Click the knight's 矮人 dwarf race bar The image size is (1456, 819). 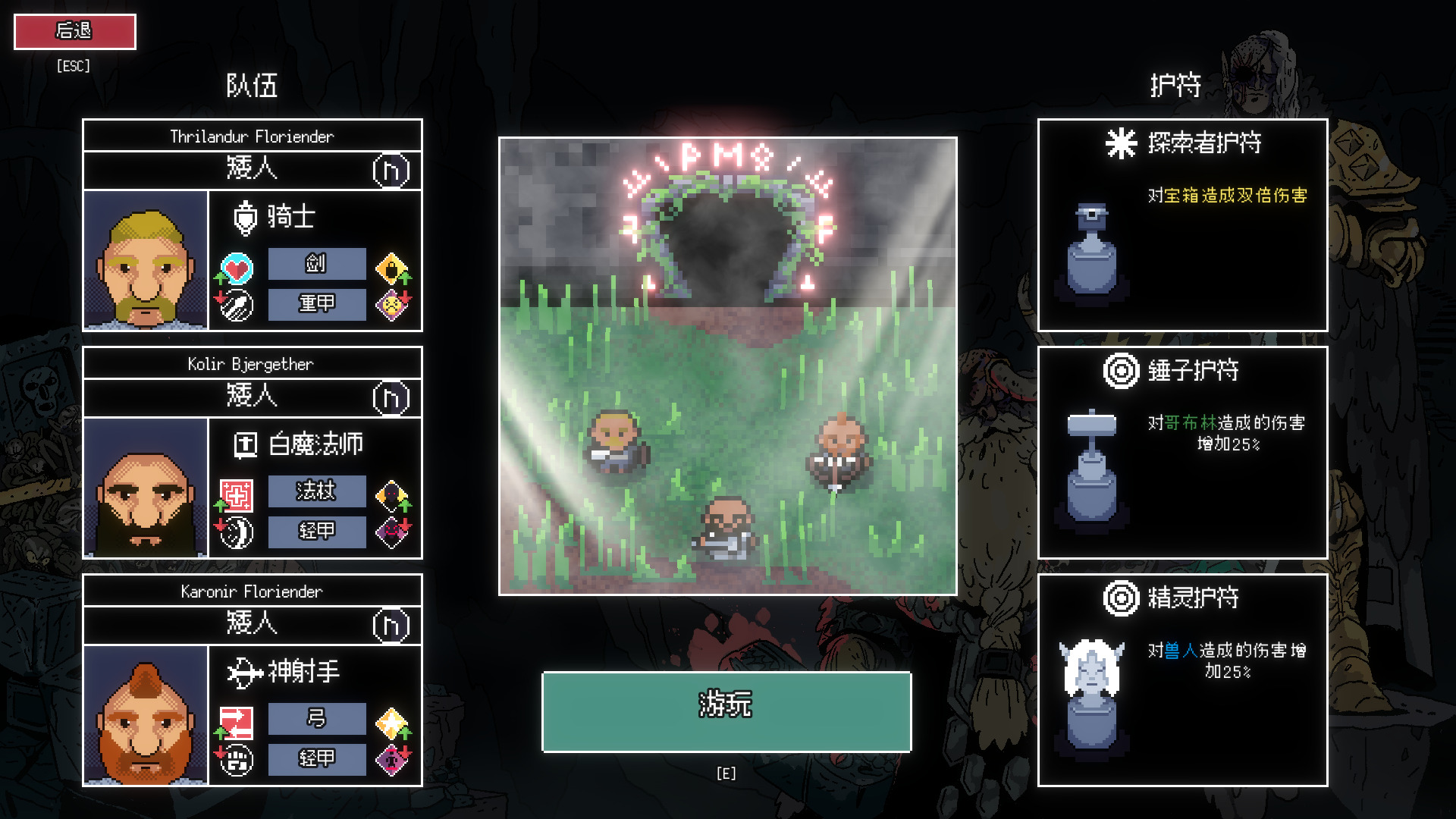(x=252, y=169)
